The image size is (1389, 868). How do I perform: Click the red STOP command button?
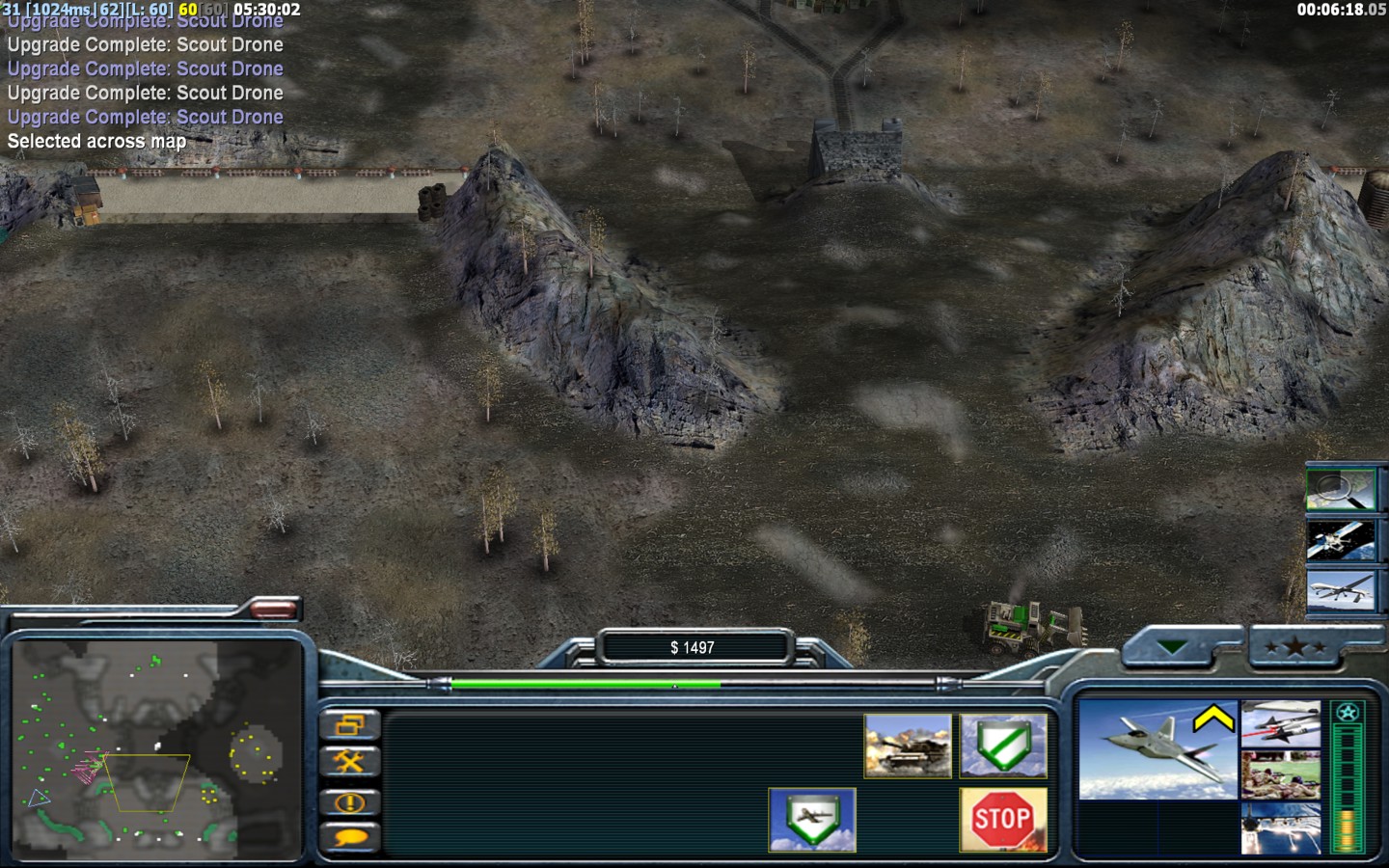[x=1003, y=820]
